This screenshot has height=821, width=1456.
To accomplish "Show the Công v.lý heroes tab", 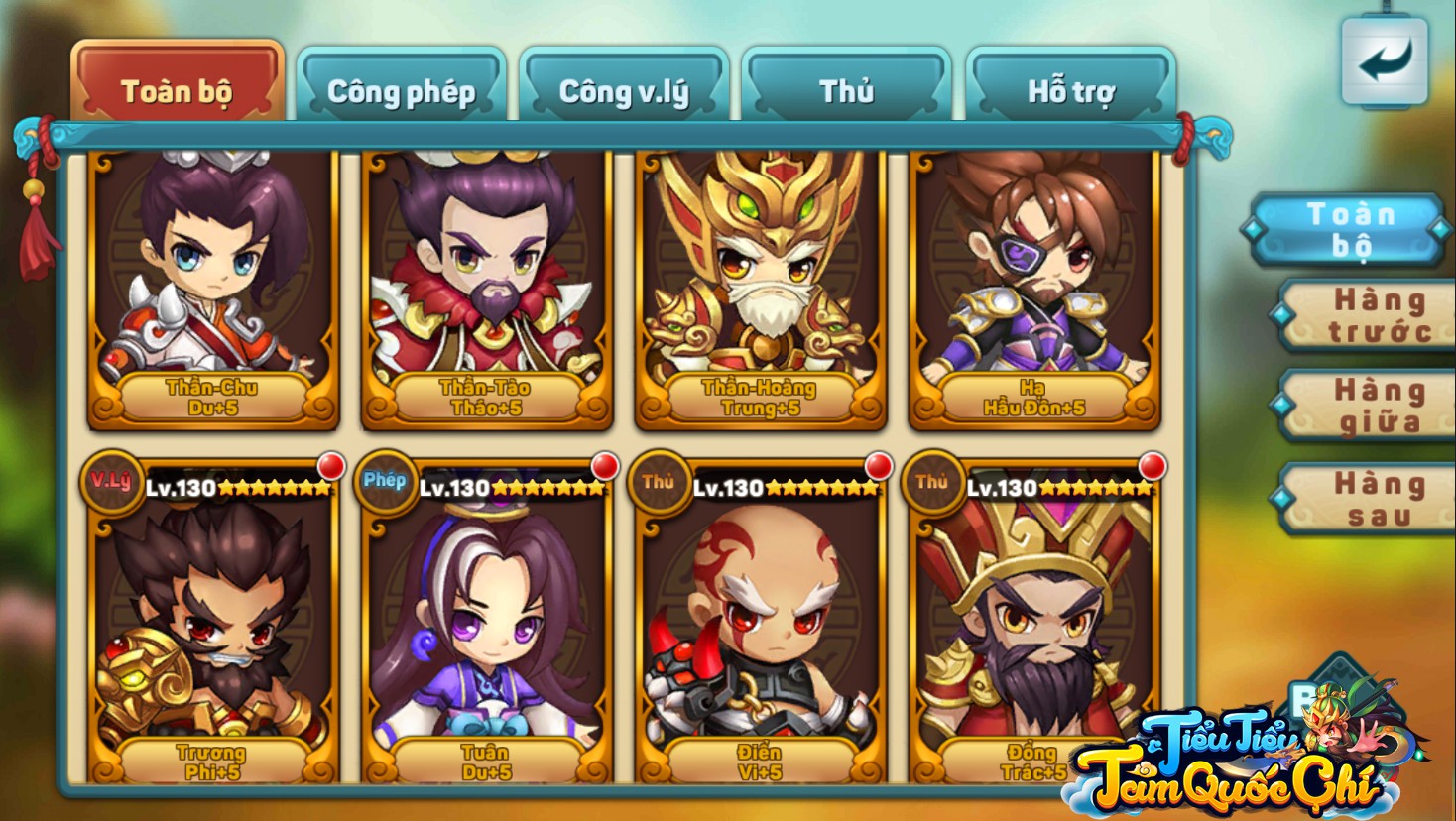I will click(624, 91).
